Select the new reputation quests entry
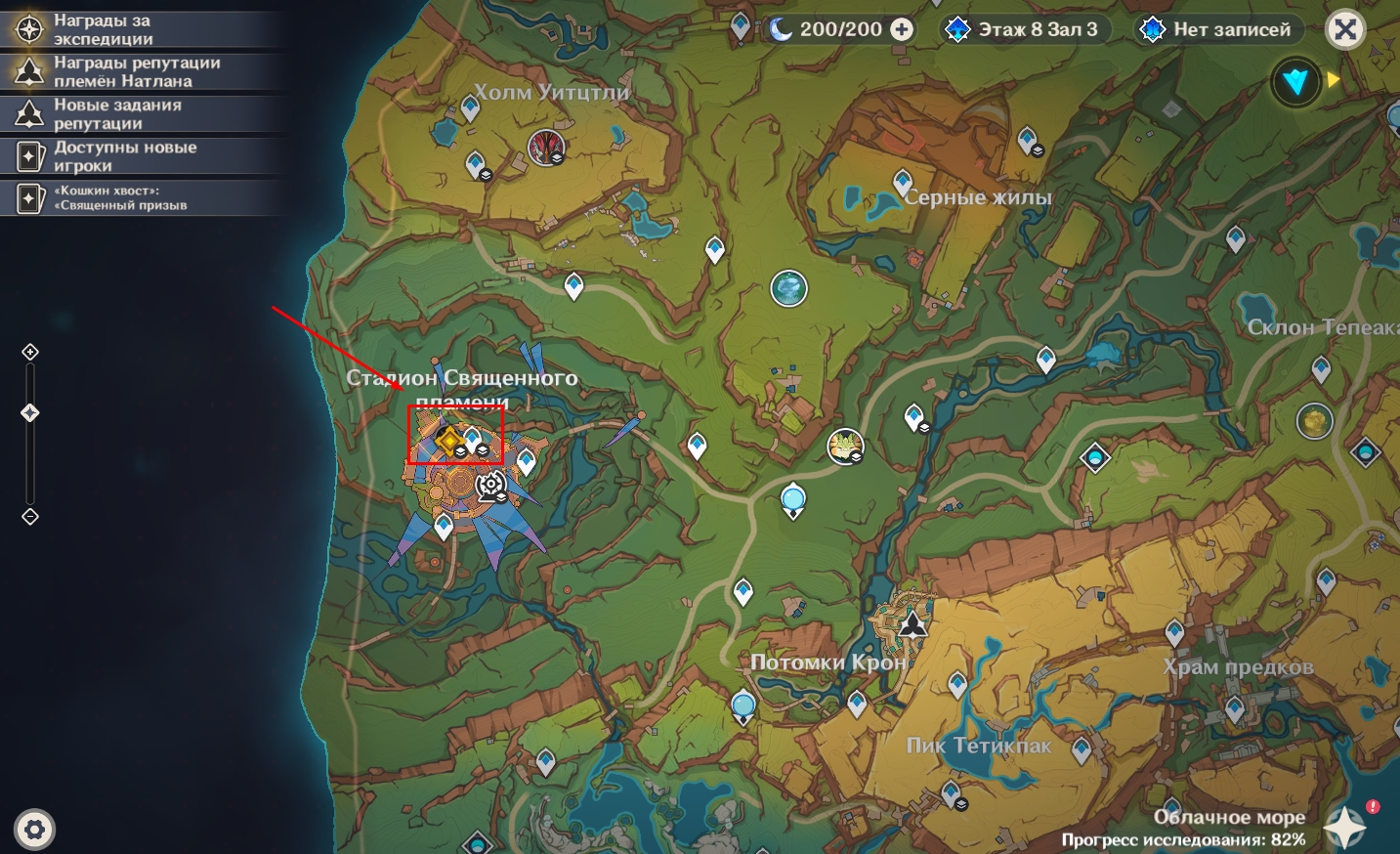 tap(117, 113)
